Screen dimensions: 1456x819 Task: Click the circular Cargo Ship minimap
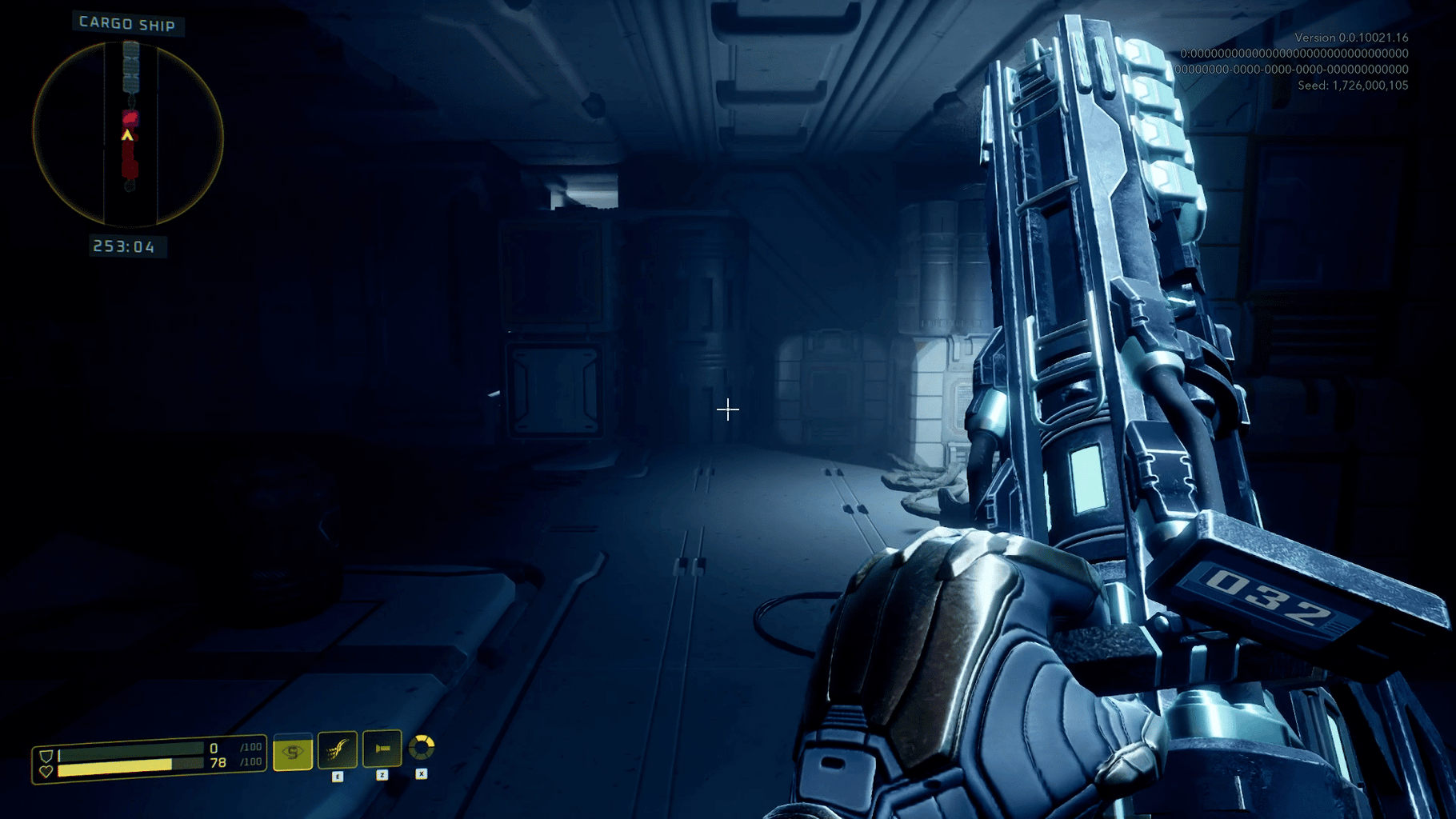(128, 134)
